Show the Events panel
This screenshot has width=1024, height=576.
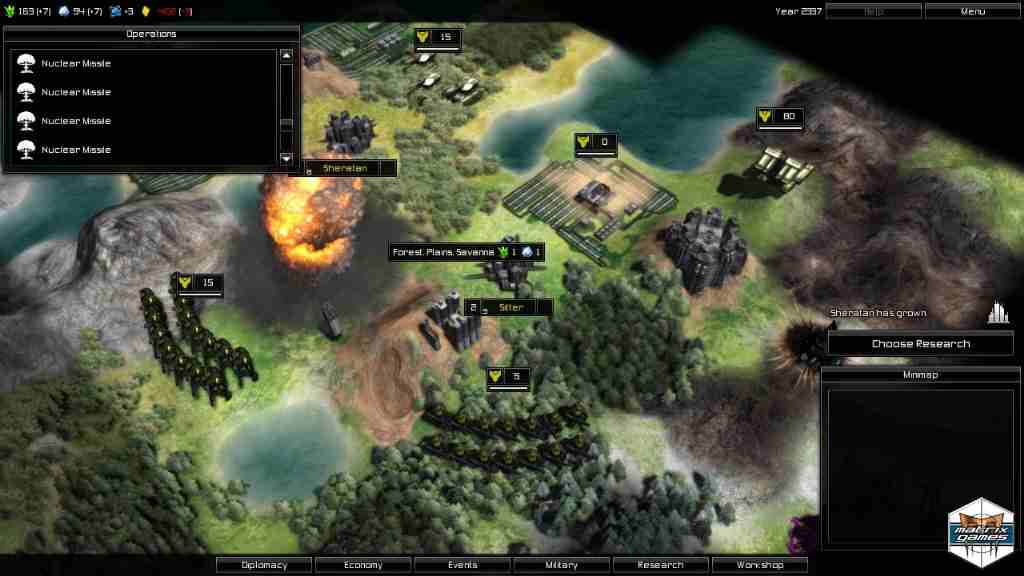point(462,565)
